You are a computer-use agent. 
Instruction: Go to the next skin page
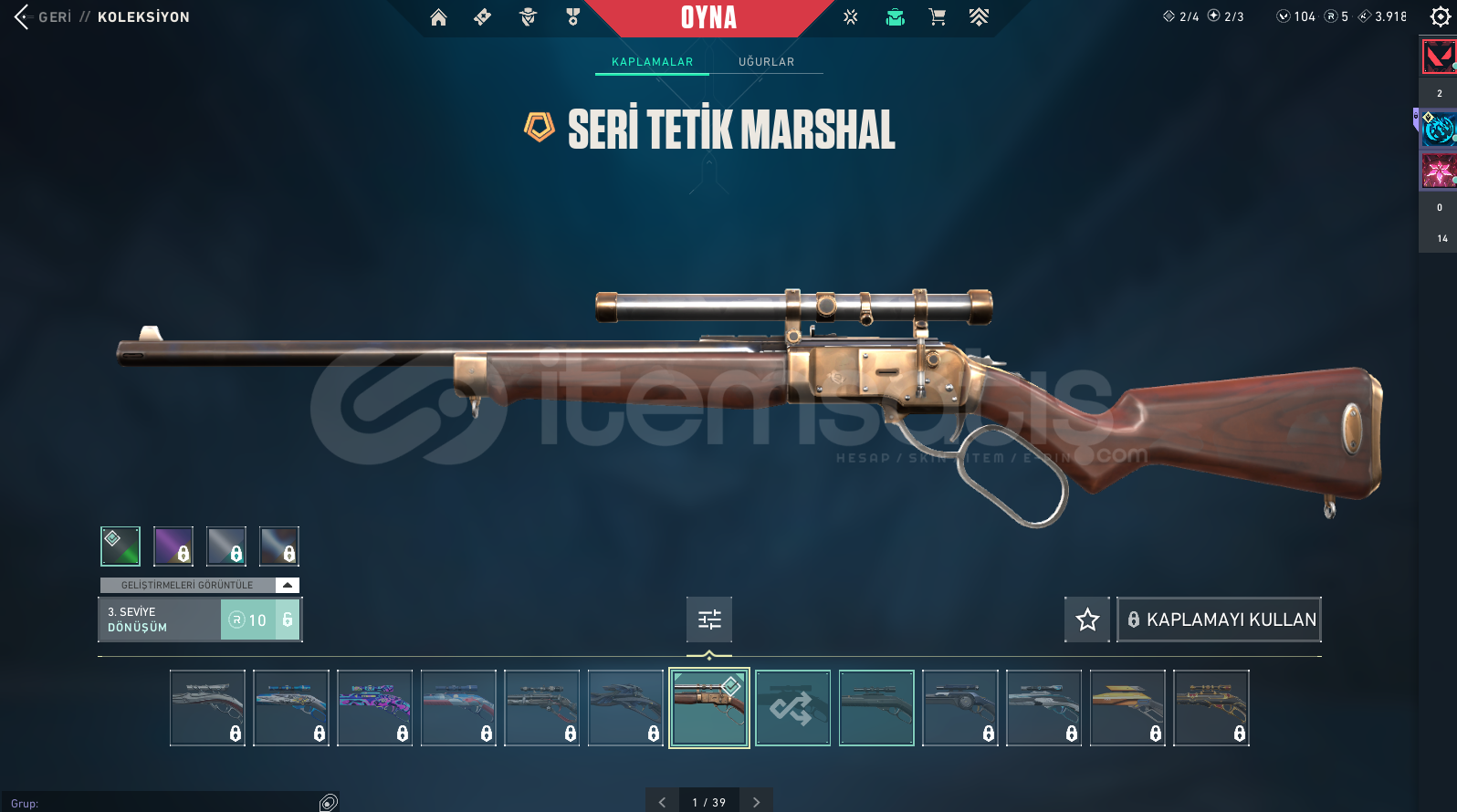click(756, 802)
